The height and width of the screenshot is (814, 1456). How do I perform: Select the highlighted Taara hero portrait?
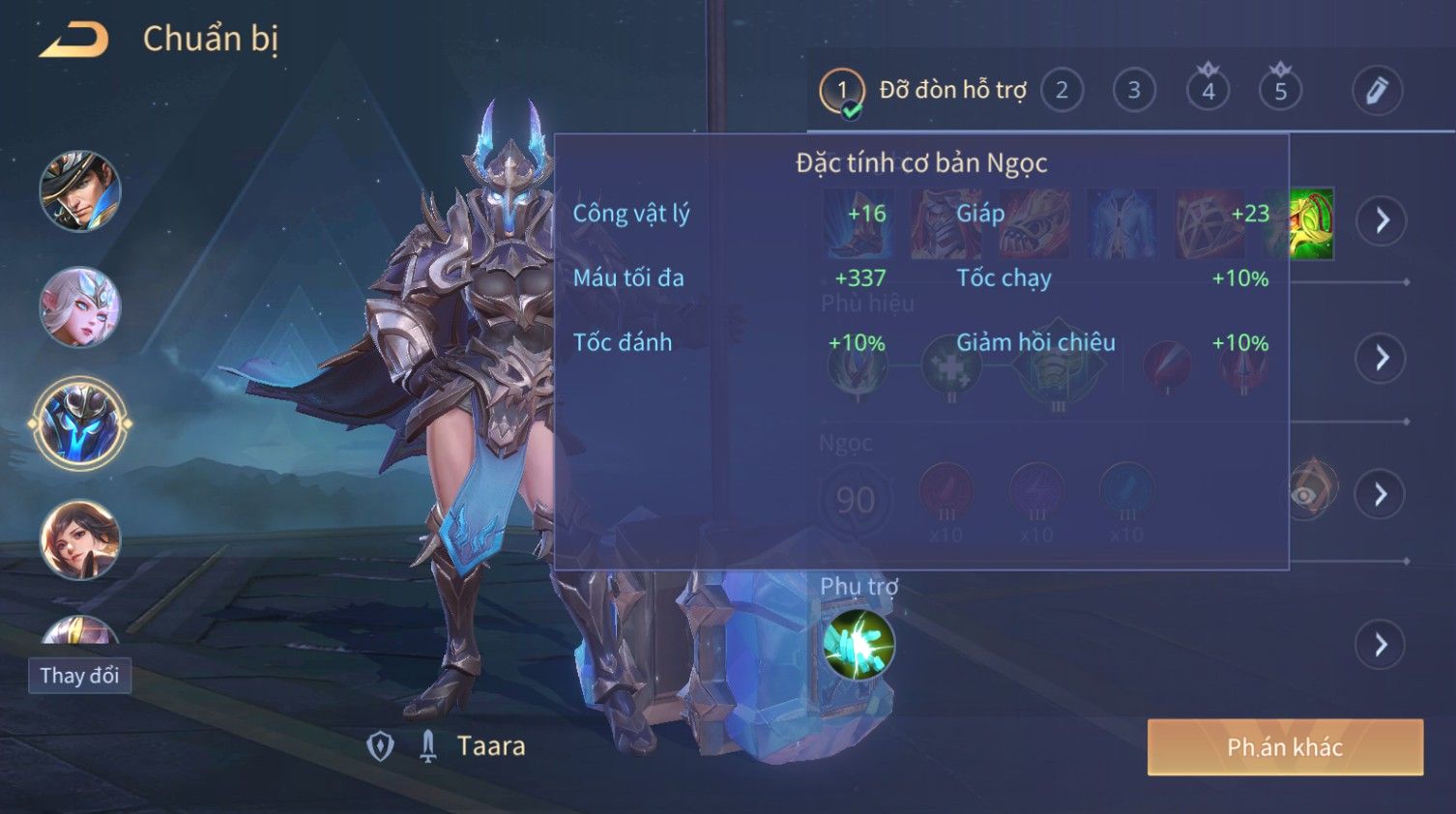[80, 423]
